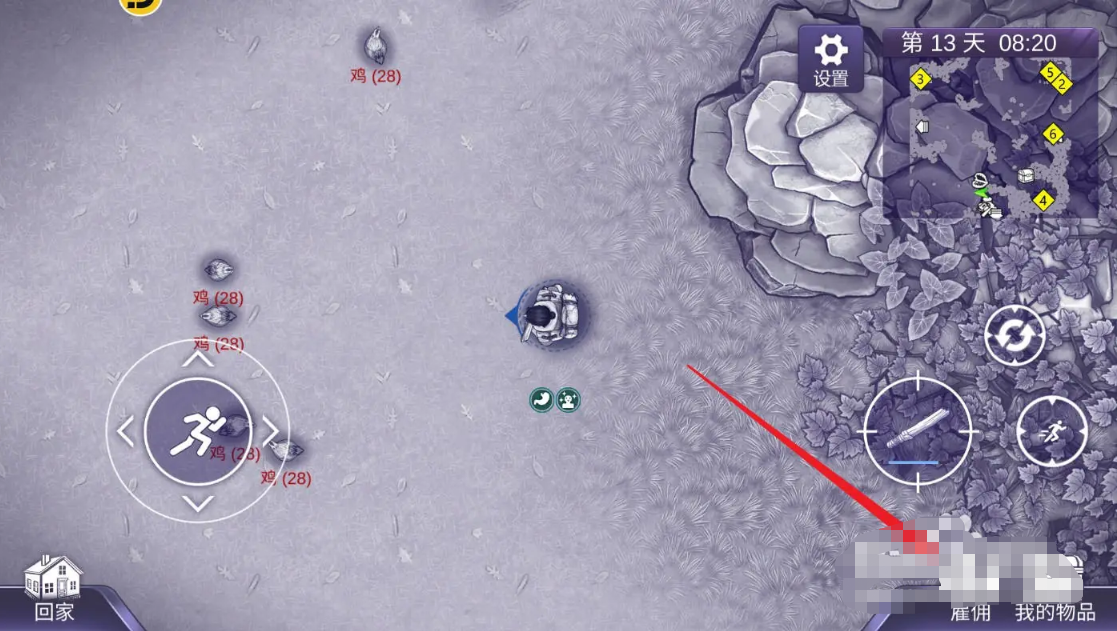The image size is (1117, 631).
Task: Open 我的物品 inventory
Action: click(1055, 612)
